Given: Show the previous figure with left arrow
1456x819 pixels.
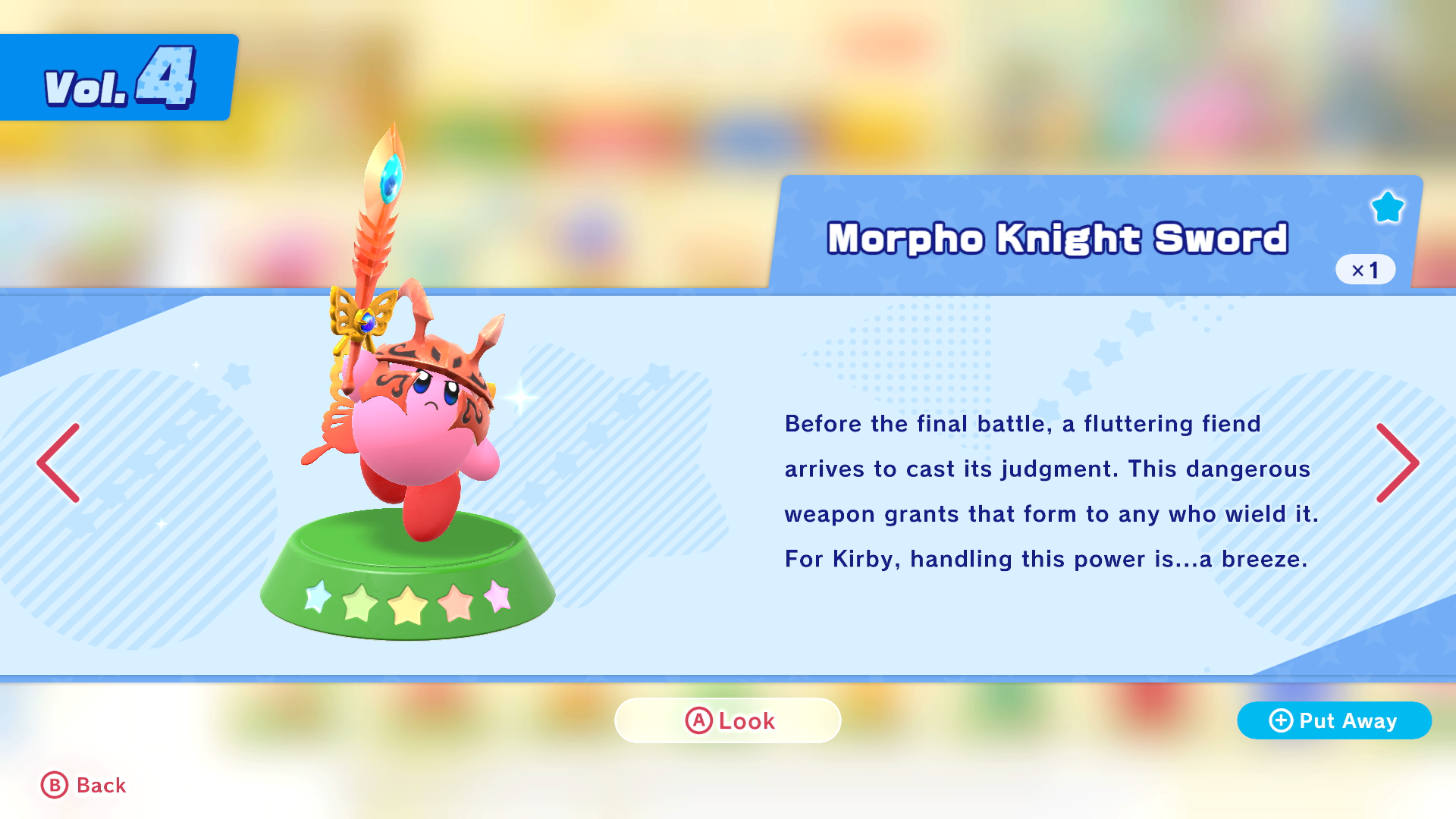Looking at the screenshot, I should pos(58,463).
